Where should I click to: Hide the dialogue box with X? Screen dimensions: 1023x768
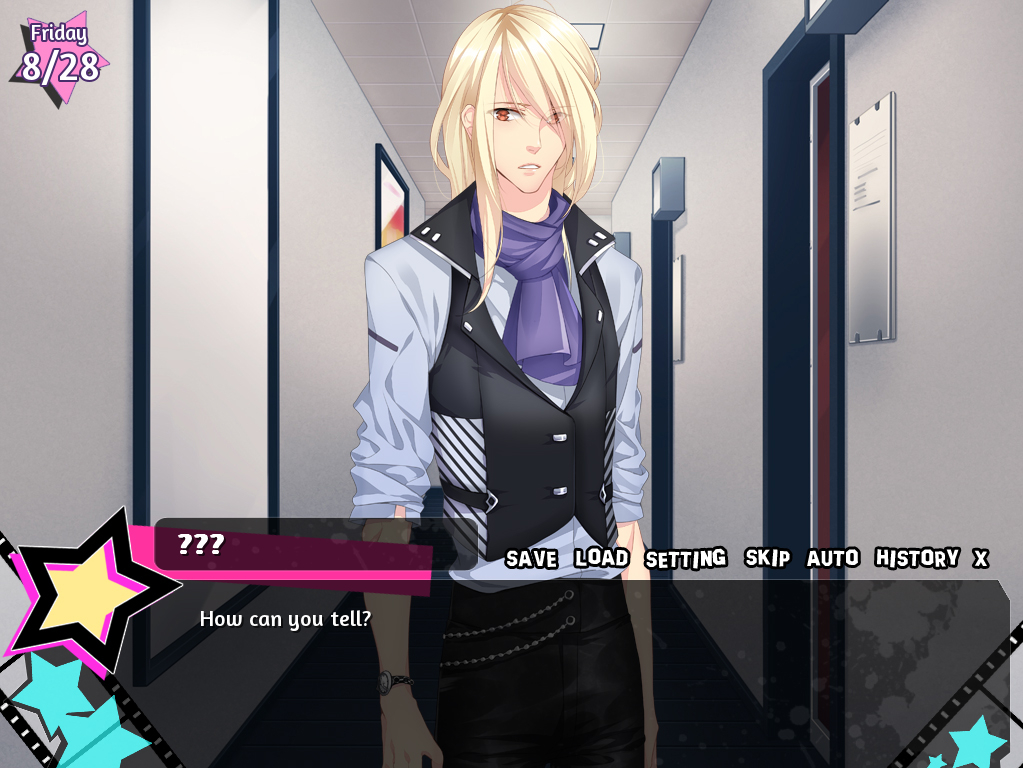click(981, 558)
